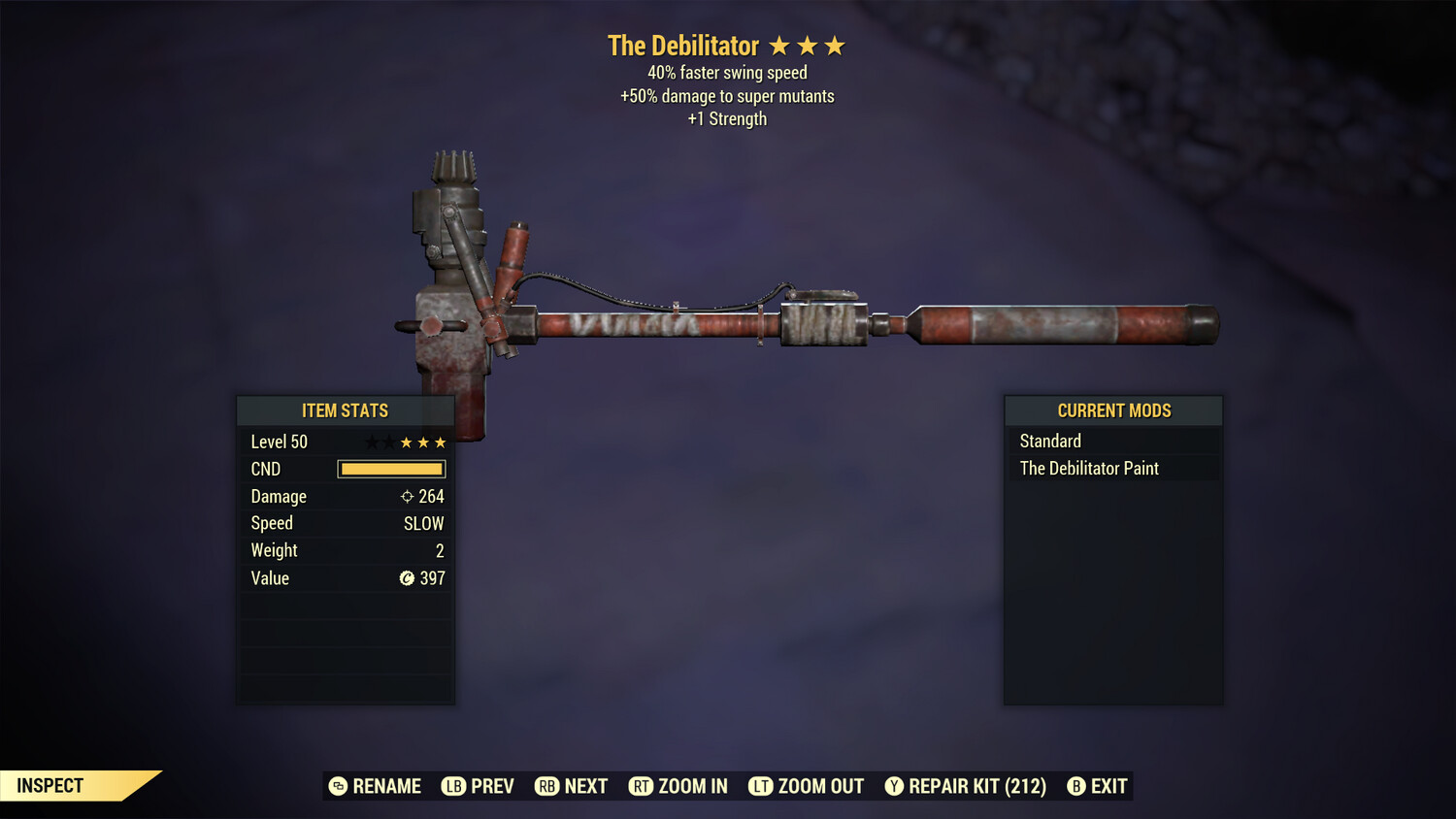
Task: Exit the inspect screen
Action: click(1098, 786)
